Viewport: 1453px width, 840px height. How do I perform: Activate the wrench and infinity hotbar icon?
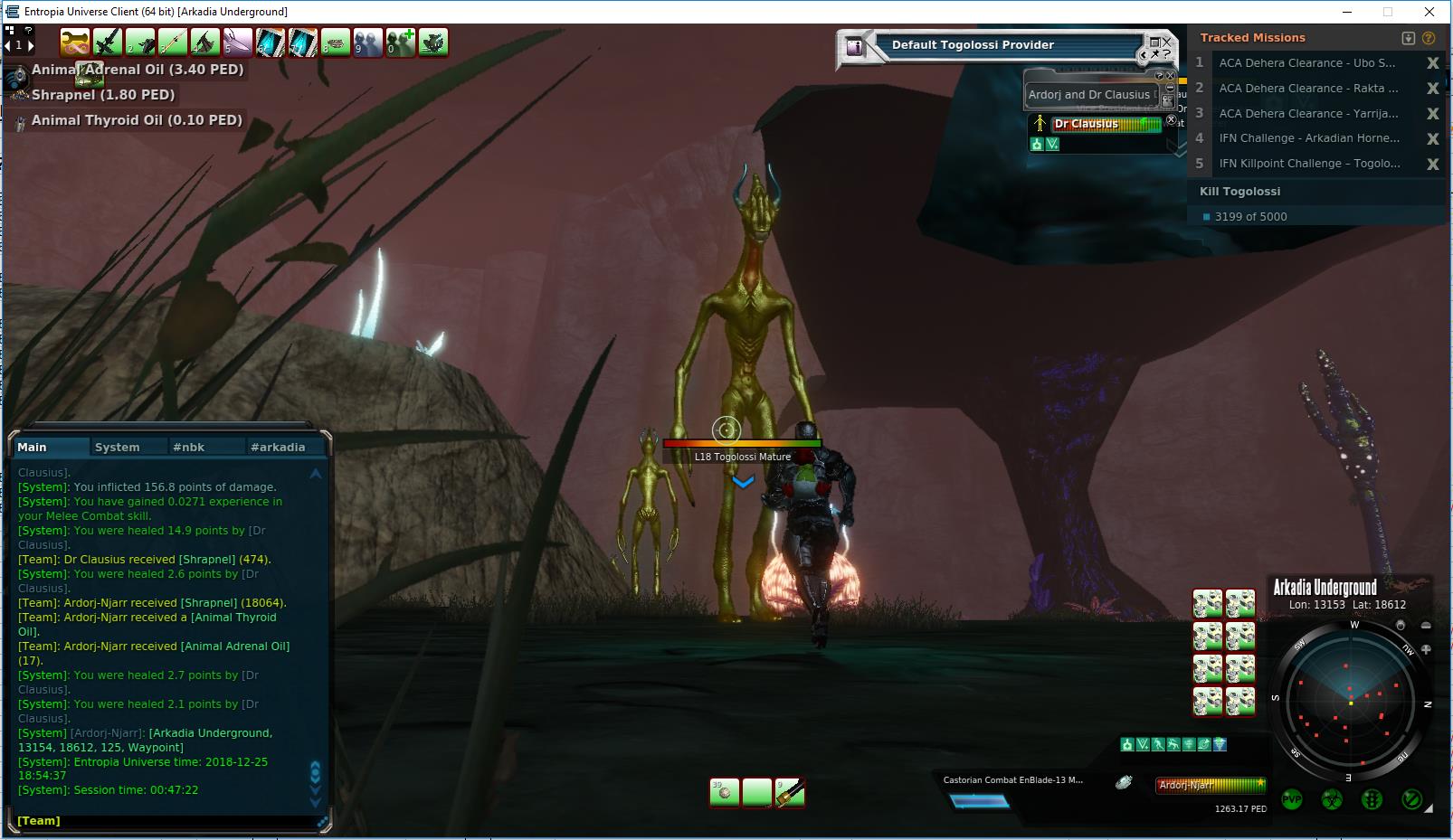tap(74, 42)
